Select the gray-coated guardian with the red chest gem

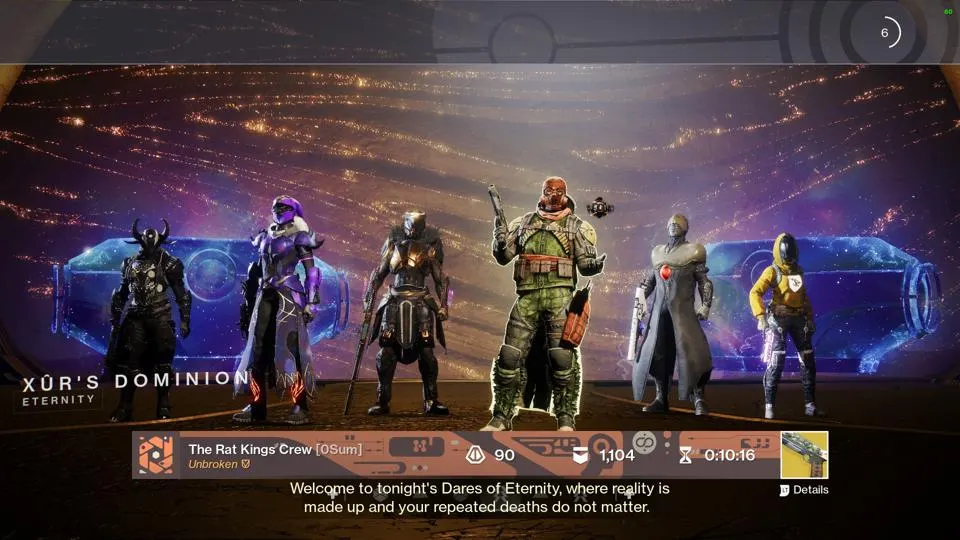672,310
